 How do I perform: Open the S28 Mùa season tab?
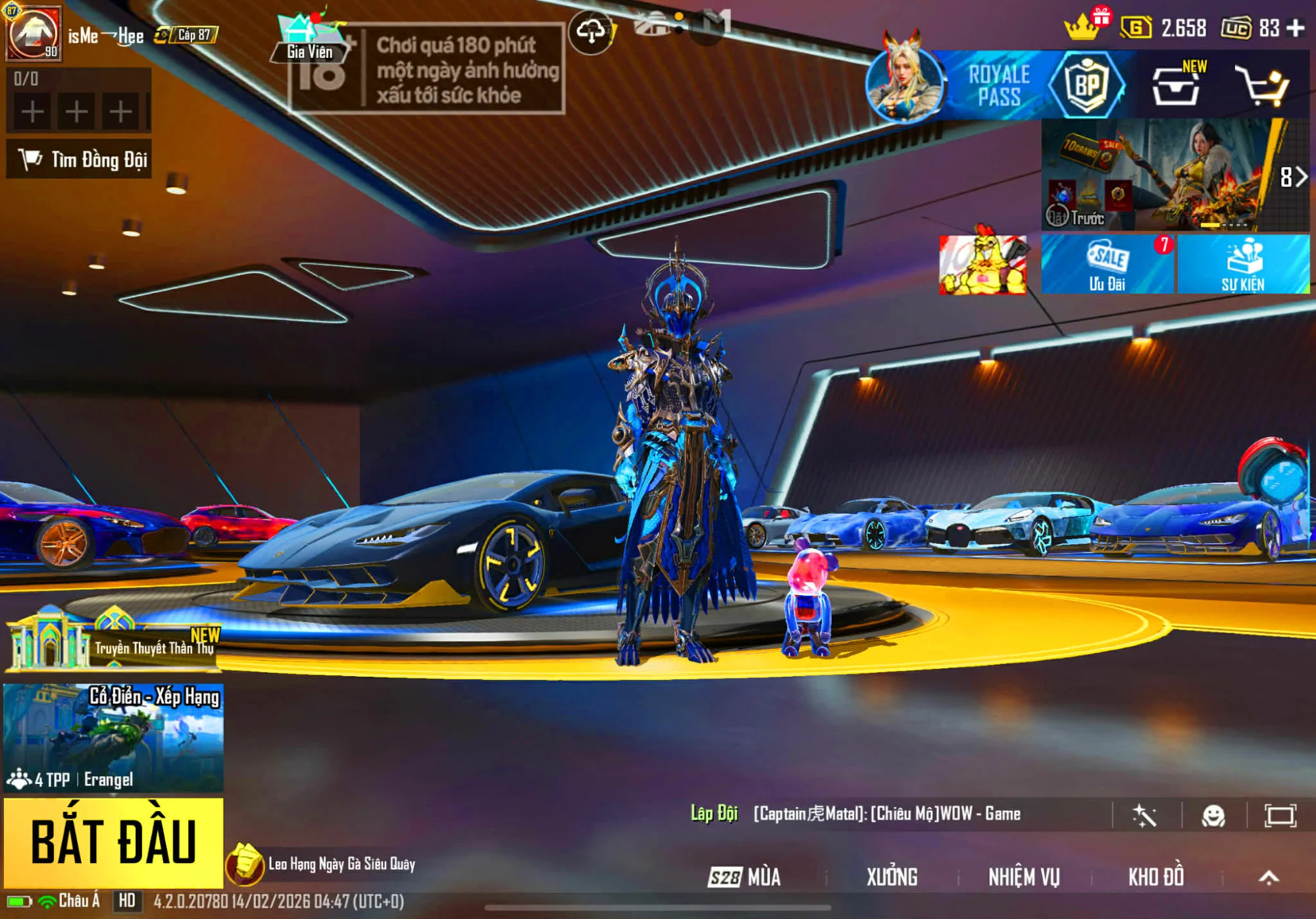745,877
